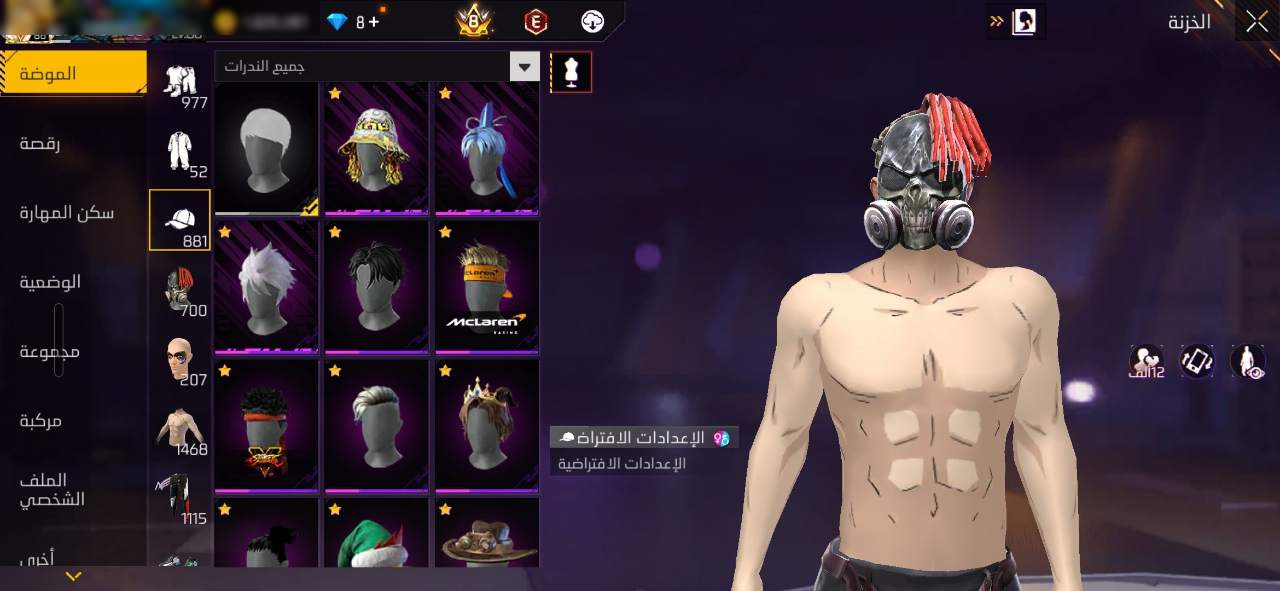Screen dimensions: 1280x591
Task: Select the yellow bucket hat item
Action: pyautogui.click(x=377, y=148)
